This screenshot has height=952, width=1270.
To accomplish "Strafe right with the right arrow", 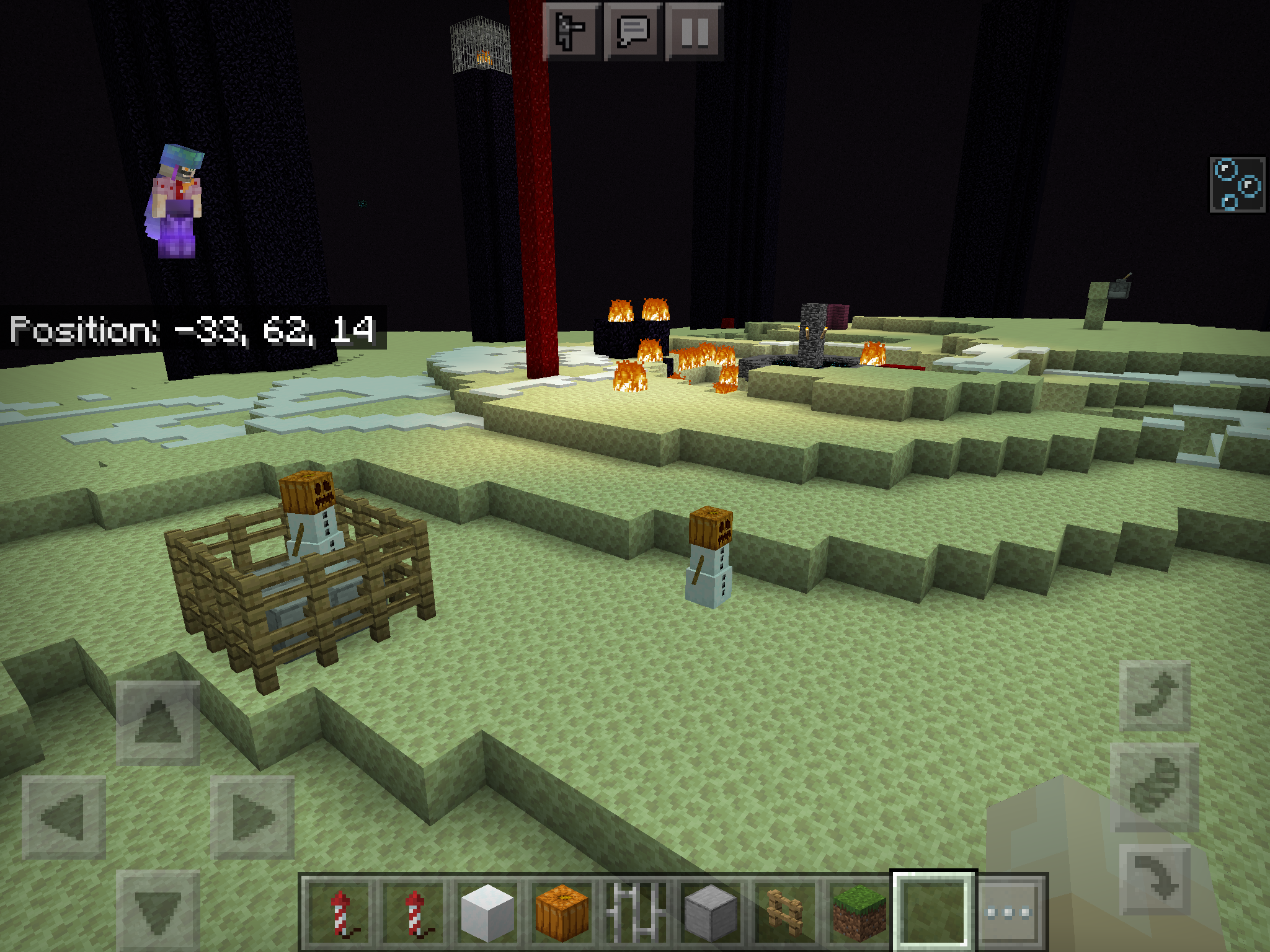I will pos(252,818).
